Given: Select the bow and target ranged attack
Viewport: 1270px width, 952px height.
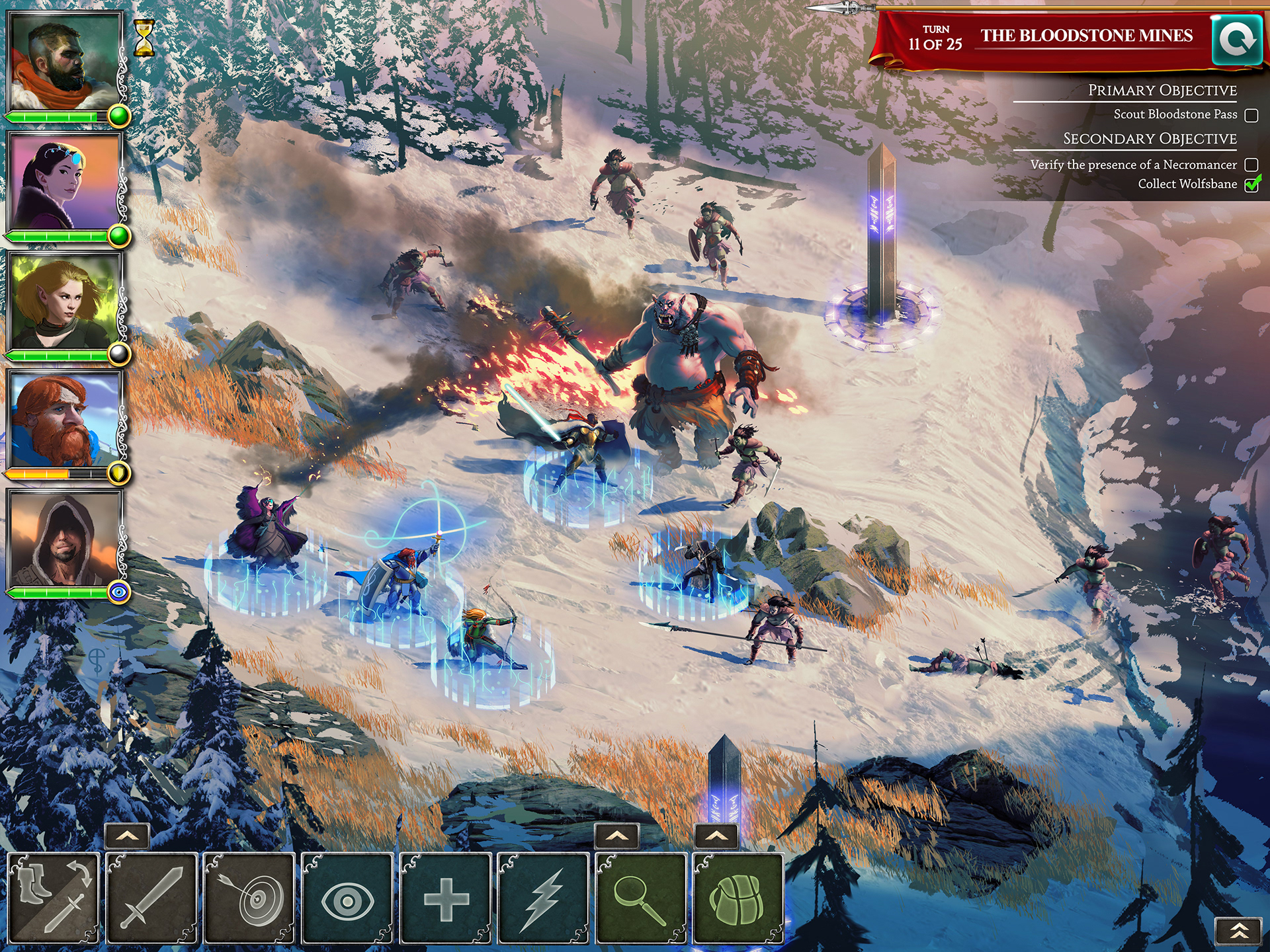Looking at the screenshot, I should pyautogui.click(x=249, y=897).
